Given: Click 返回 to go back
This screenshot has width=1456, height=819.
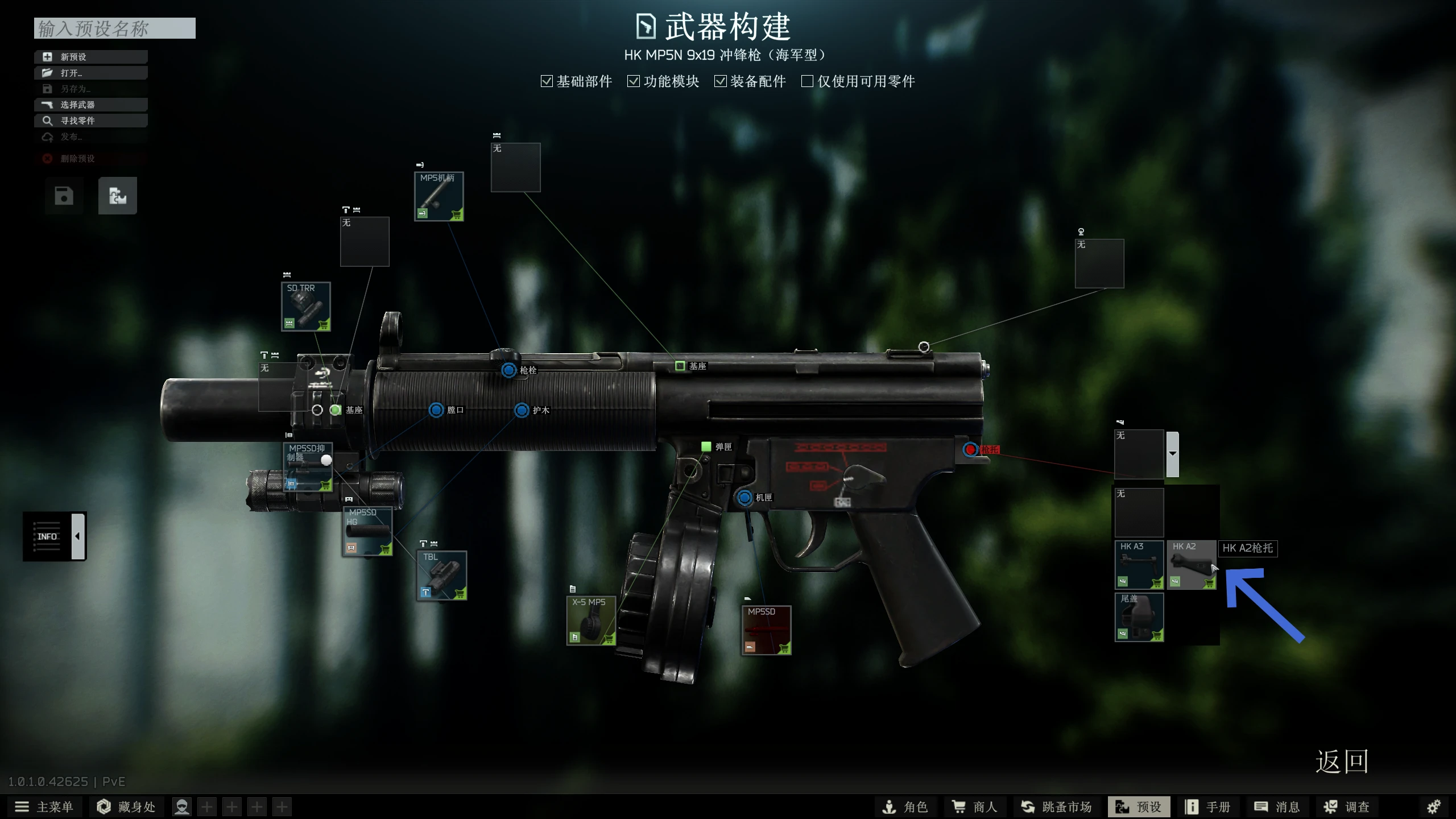Looking at the screenshot, I should [1341, 762].
